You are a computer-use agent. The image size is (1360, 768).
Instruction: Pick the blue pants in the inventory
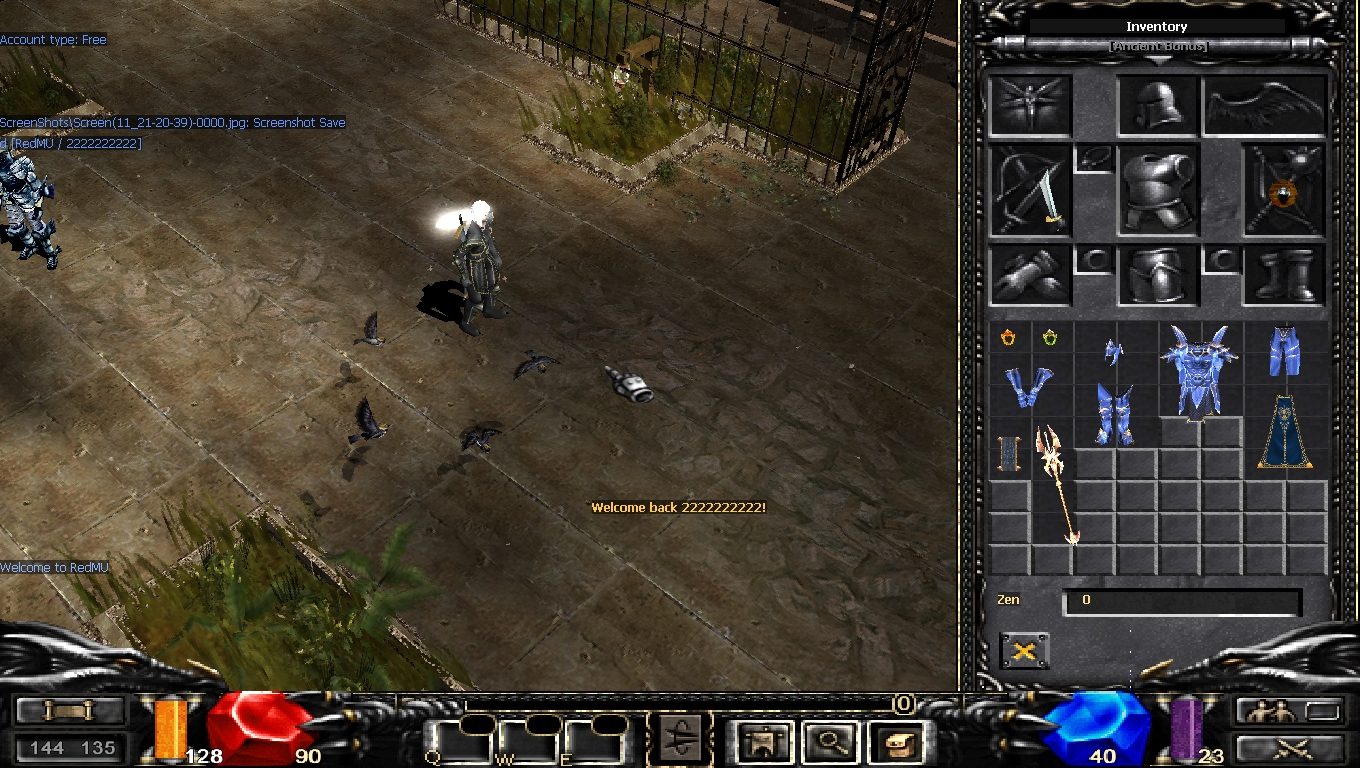[x=1284, y=350]
